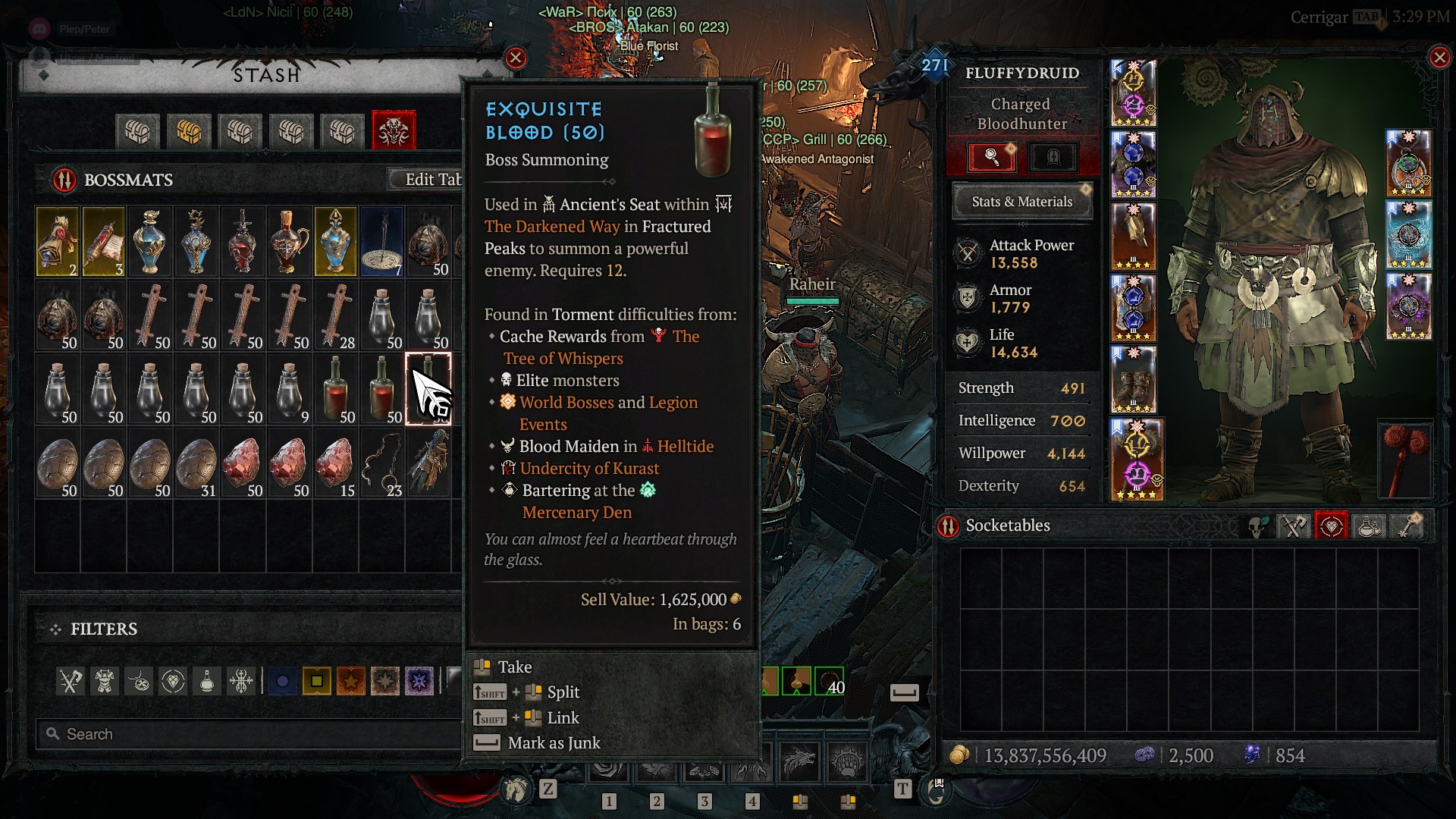
Task: Pick the red crystal stack of 15
Action: click(x=335, y=463)
